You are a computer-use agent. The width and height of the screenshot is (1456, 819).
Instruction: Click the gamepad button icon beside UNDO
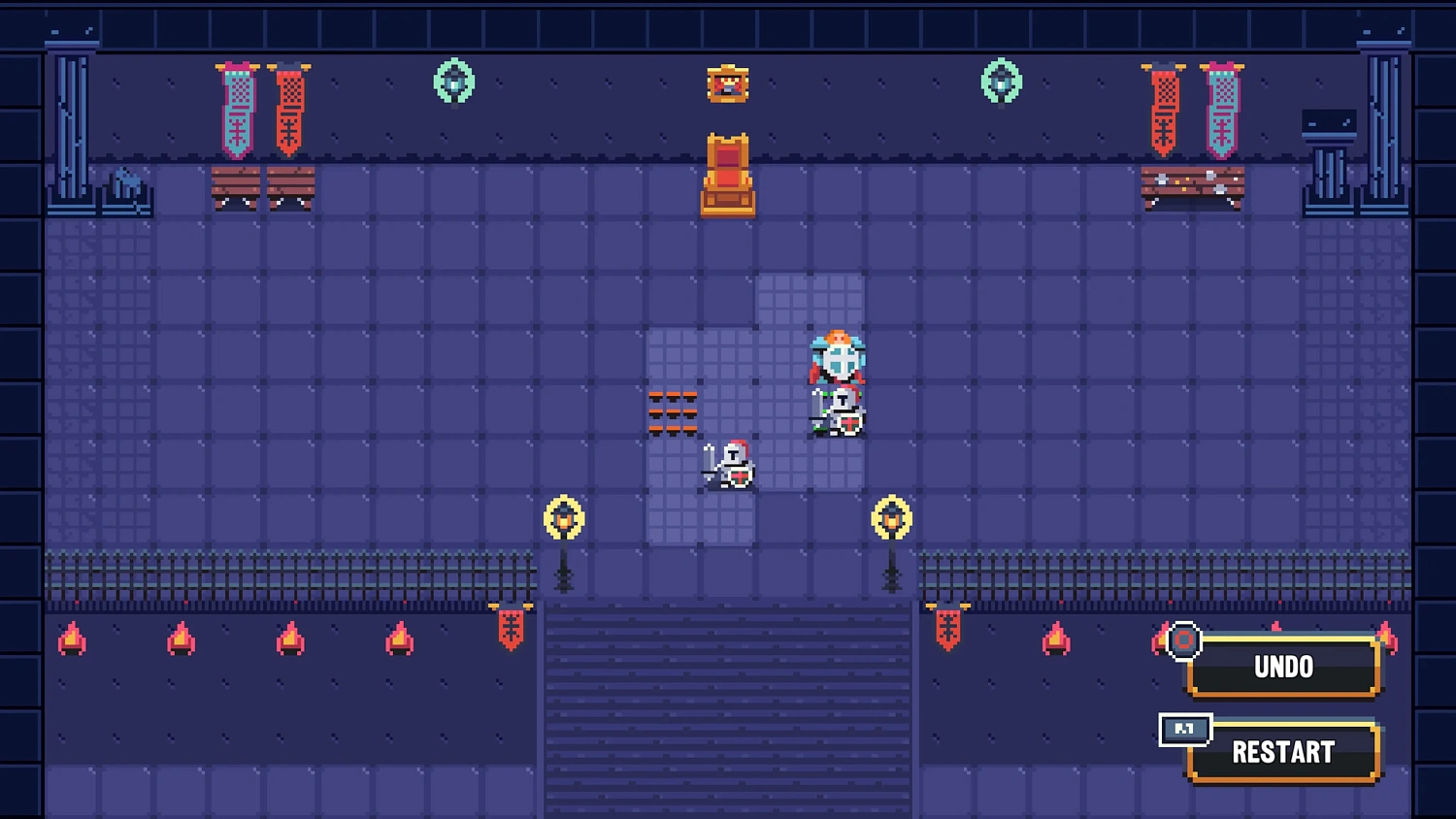click(1184, 641)
